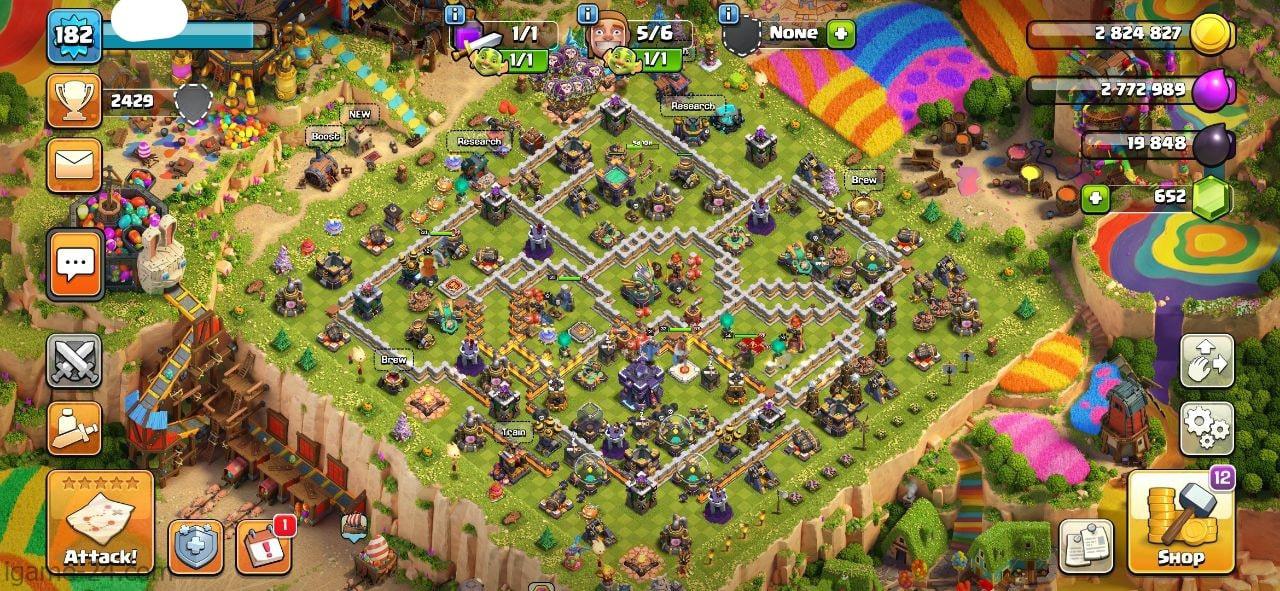The height and width of the screenshot is (591, 1280).
Task: Open the mail inbox
Action: (74, 165)
